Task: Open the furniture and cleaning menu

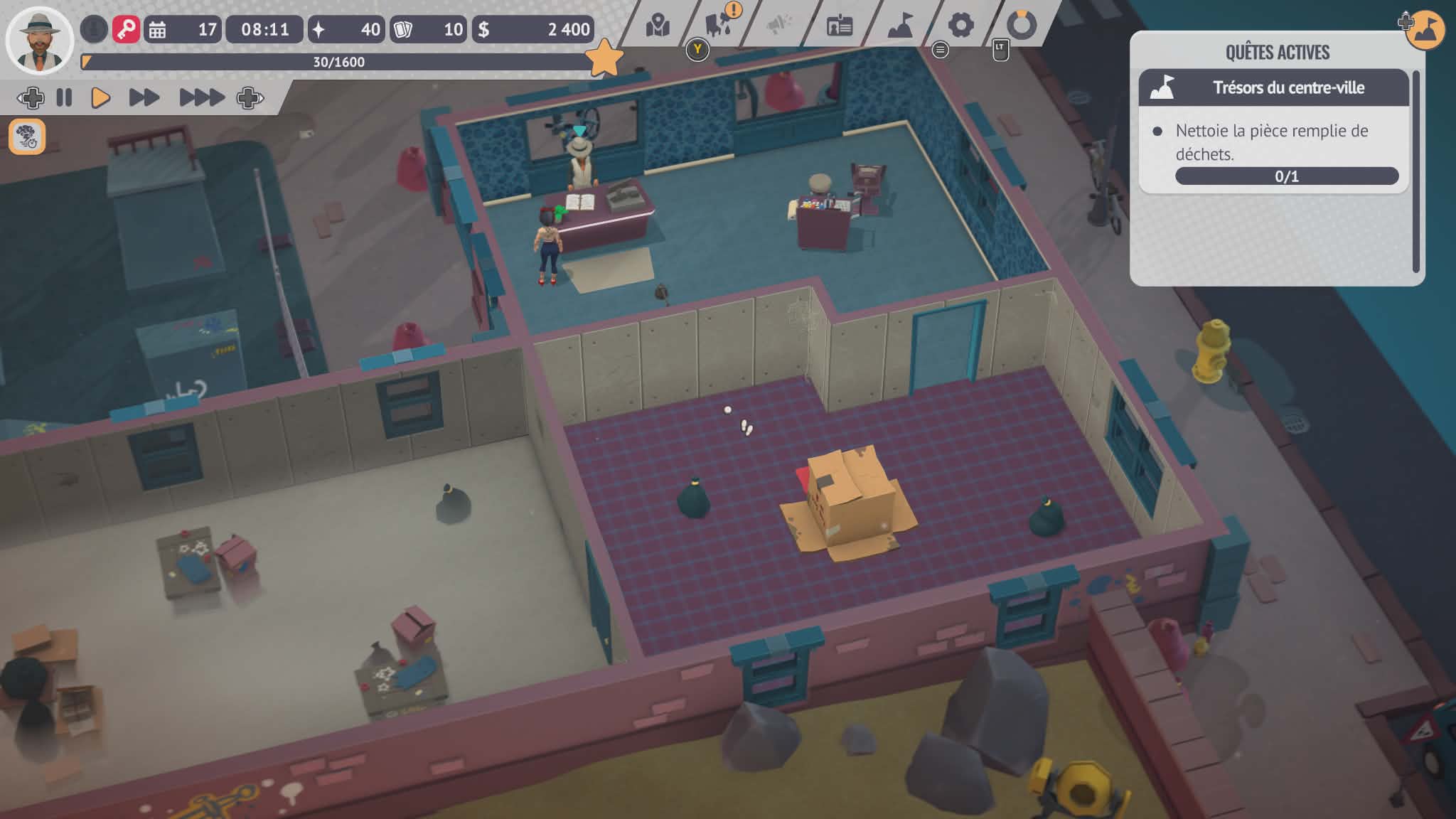Action: click(719, 25)
